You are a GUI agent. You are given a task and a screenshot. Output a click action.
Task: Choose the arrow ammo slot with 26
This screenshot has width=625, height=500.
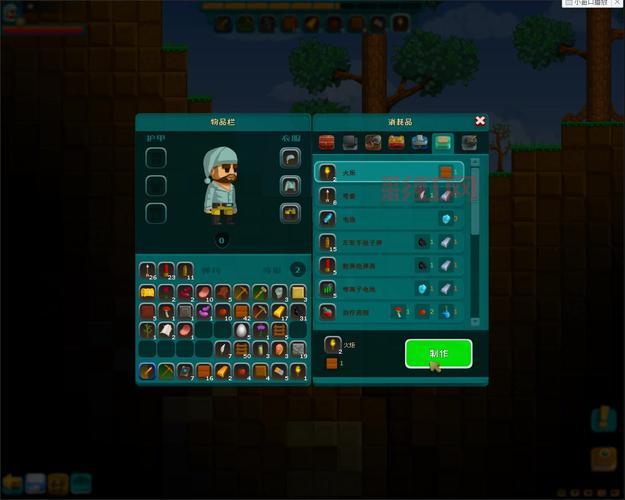[x=148, y=269]
